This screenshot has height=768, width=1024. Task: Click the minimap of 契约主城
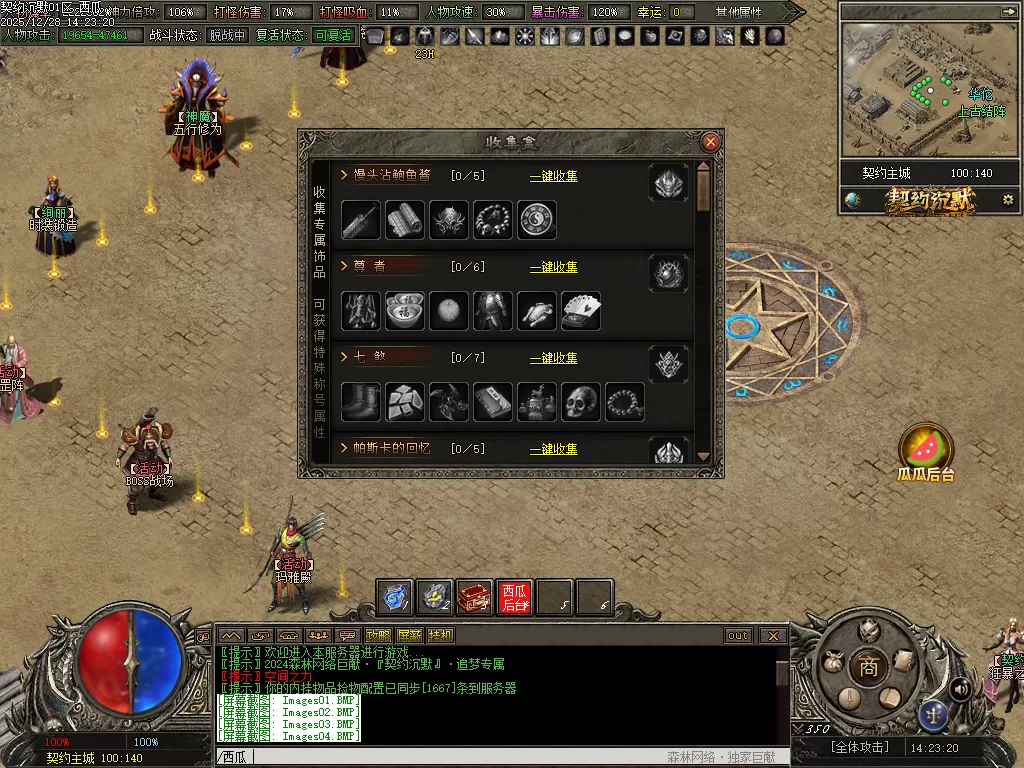tap(921, 90)
